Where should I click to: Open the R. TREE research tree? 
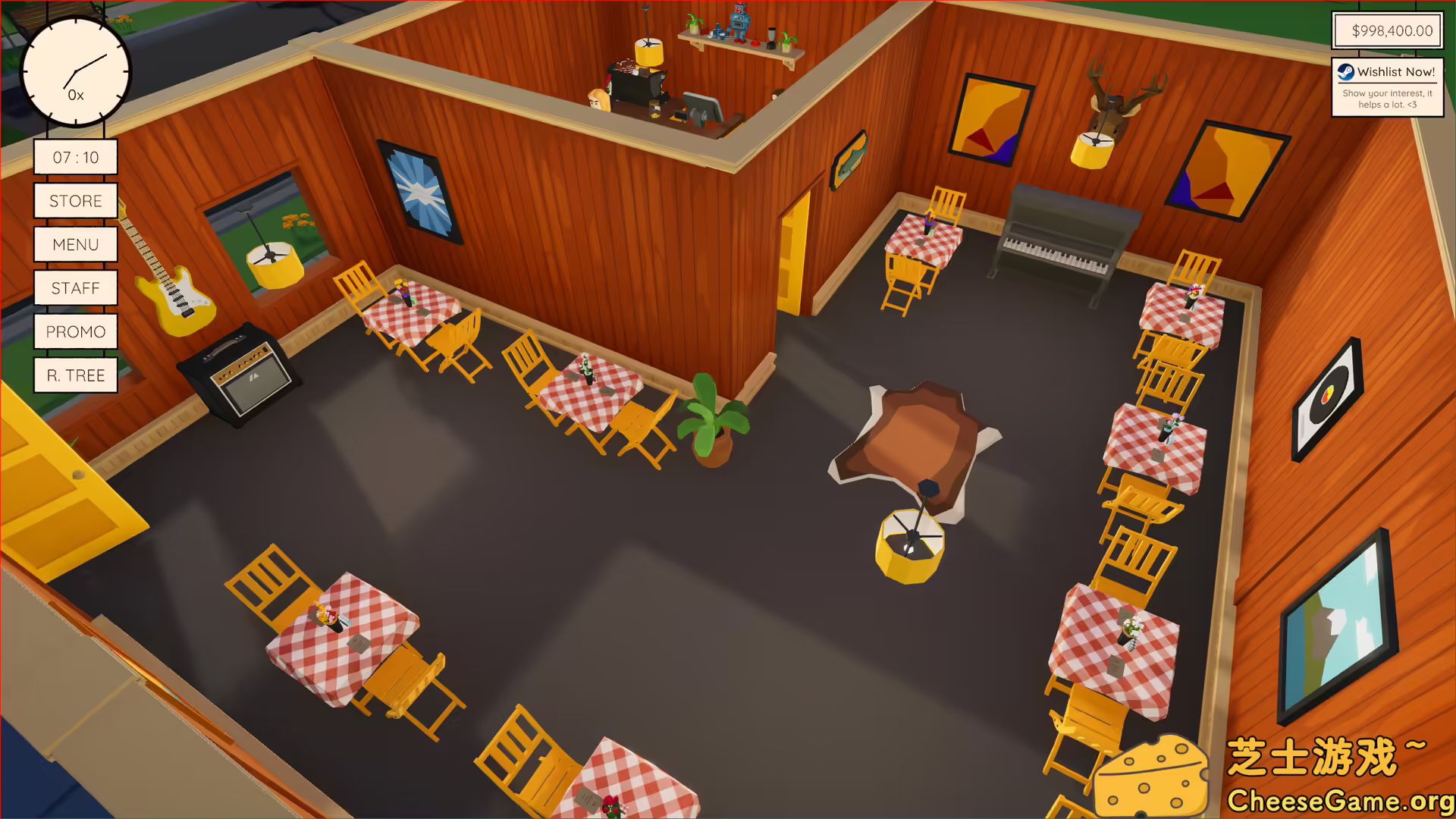[x=75, y=375]
